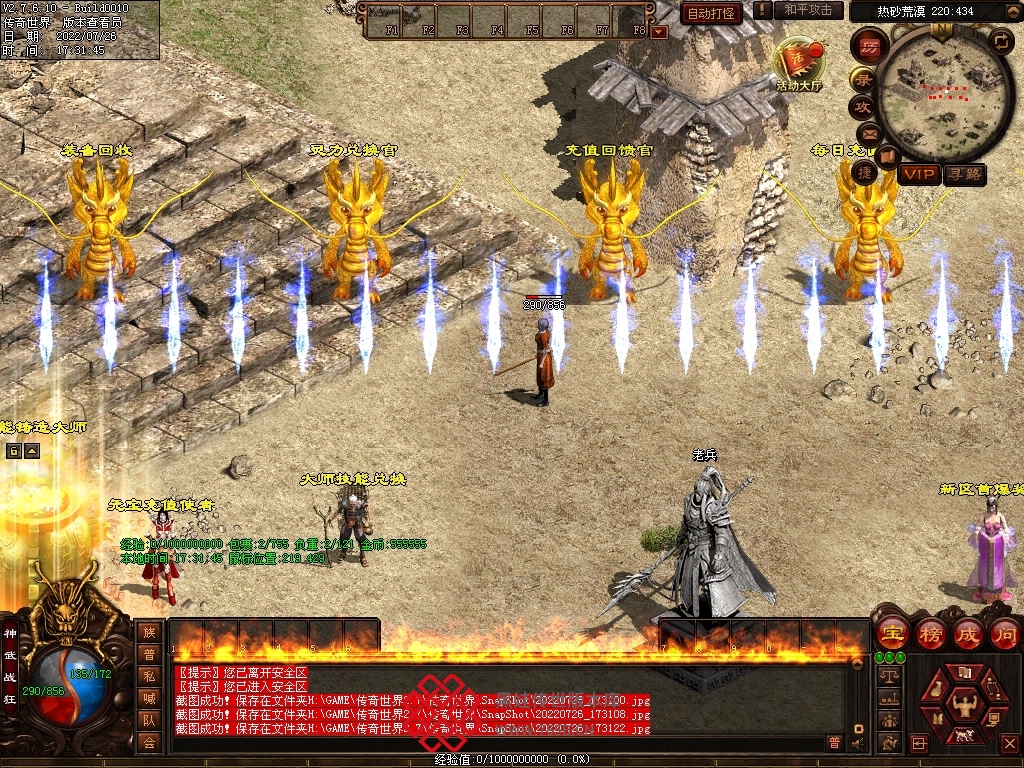The height and width of the screenshot is (768, 1024).
Task: Open the 活动大厅 event hall
Action: coord(799,65)
